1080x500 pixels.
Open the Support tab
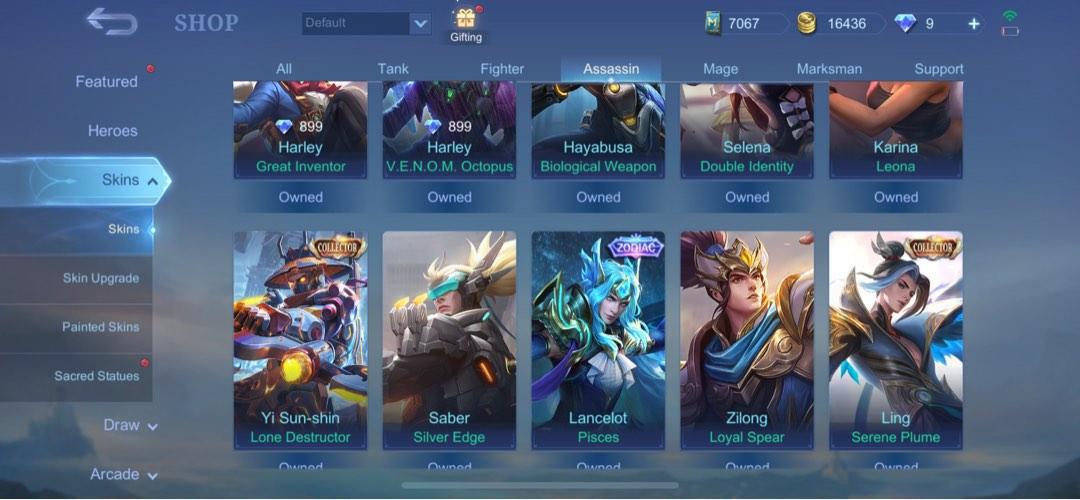(x=939, y=69)
